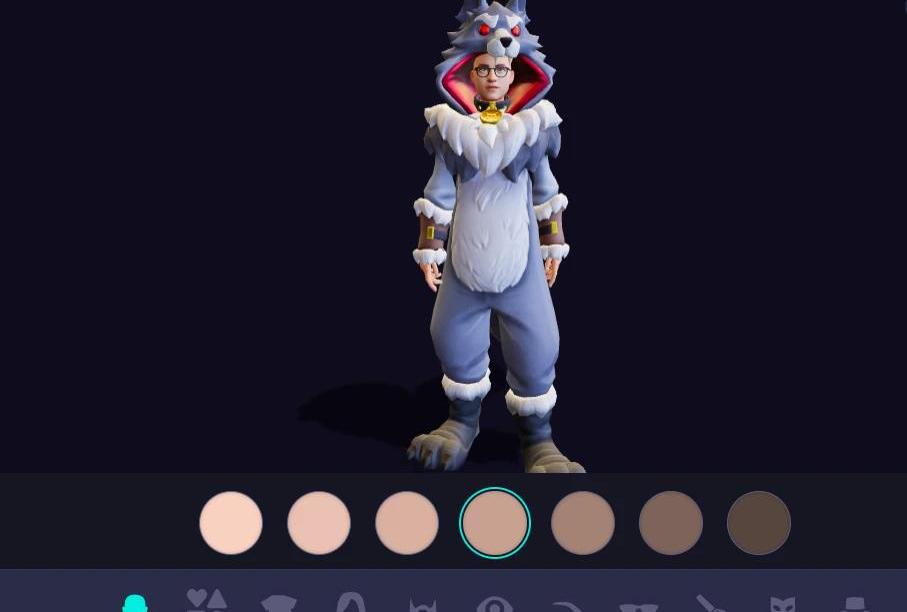Screen dimensions: 907x612
Task: Click the cyan-outlined selected skin tone
Action: point(495,523)
